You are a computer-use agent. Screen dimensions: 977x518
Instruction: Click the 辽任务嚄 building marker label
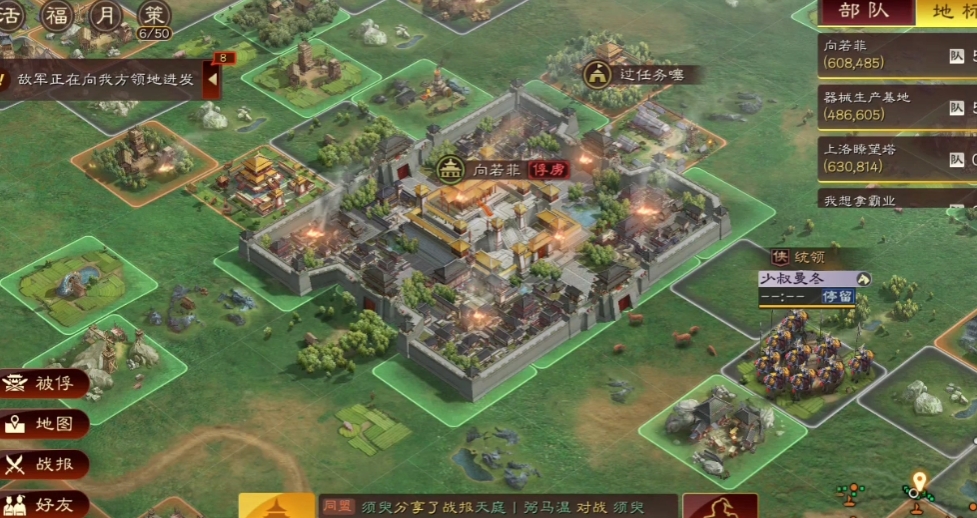[650, 74]
